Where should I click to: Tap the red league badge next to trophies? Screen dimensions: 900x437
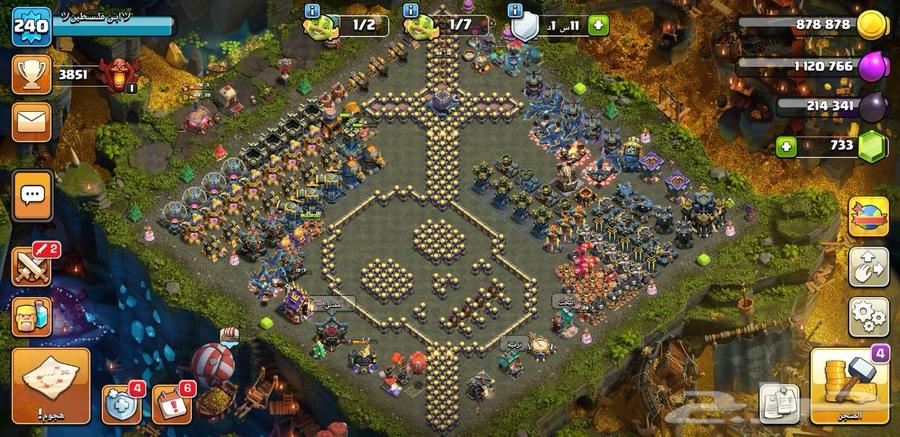point(118,73)
